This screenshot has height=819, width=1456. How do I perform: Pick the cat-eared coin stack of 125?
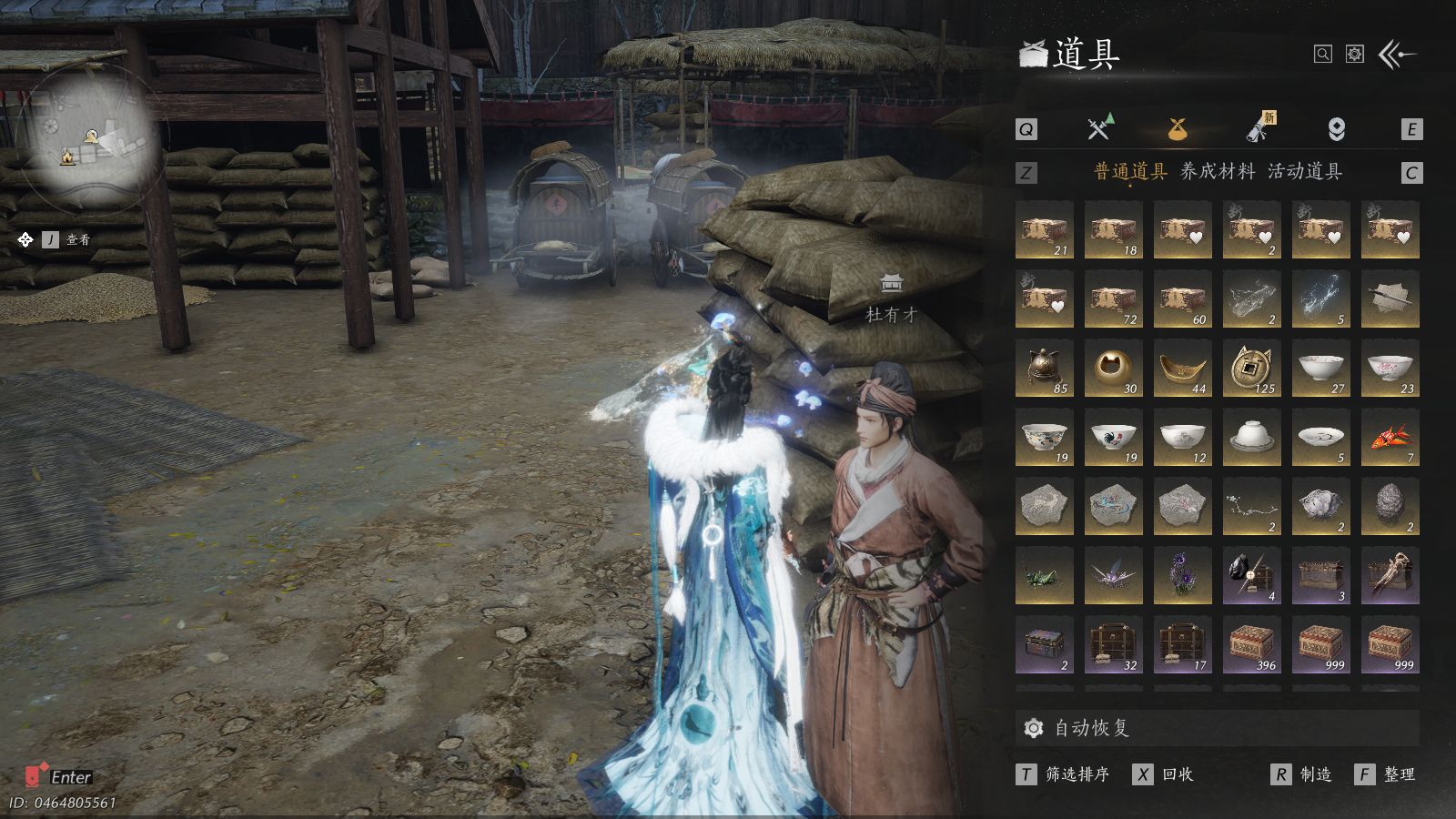pos(1251,369)
